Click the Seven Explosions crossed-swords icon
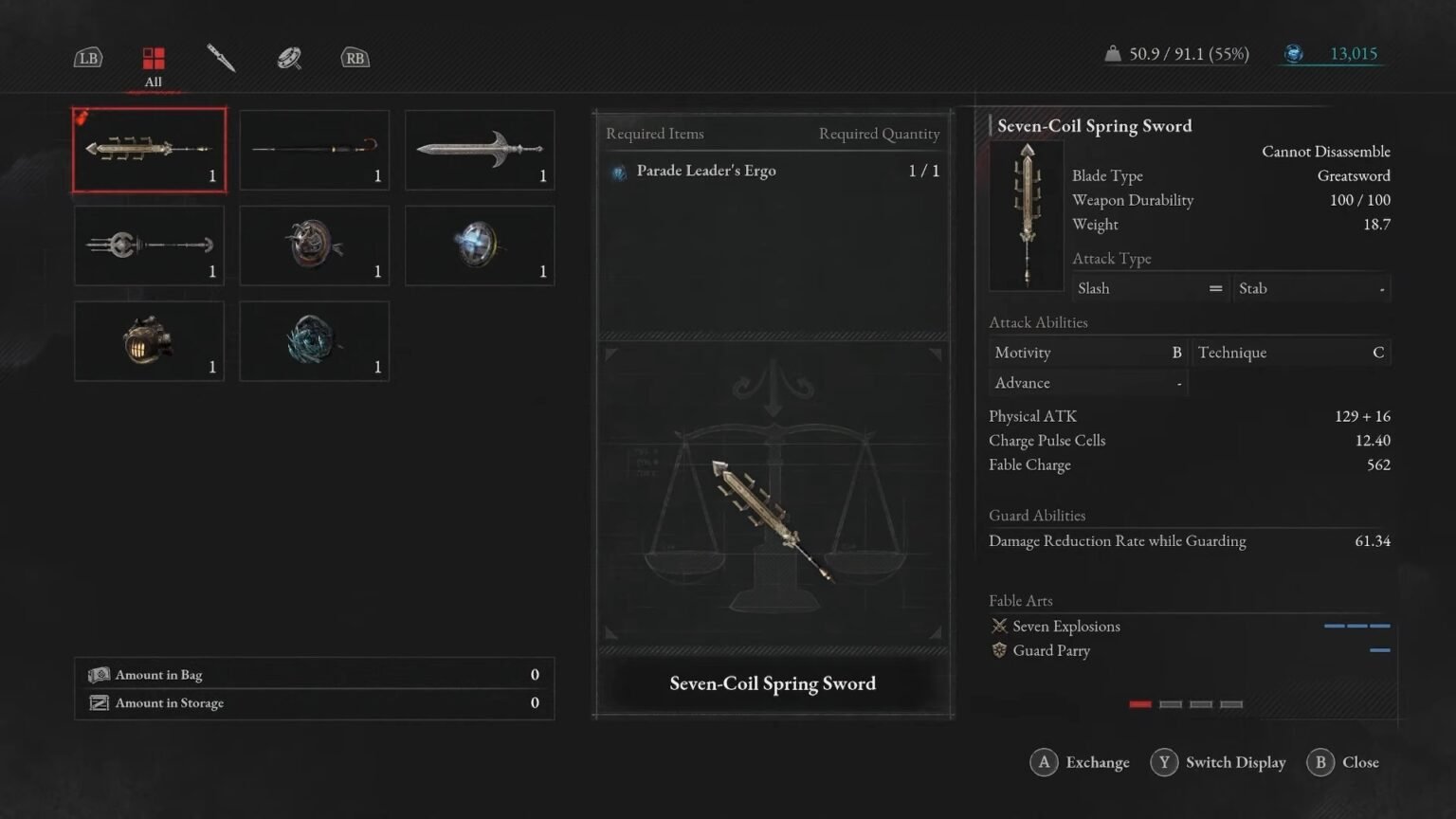This screenshot has width=1456, height=819. (x=999, y=626)
